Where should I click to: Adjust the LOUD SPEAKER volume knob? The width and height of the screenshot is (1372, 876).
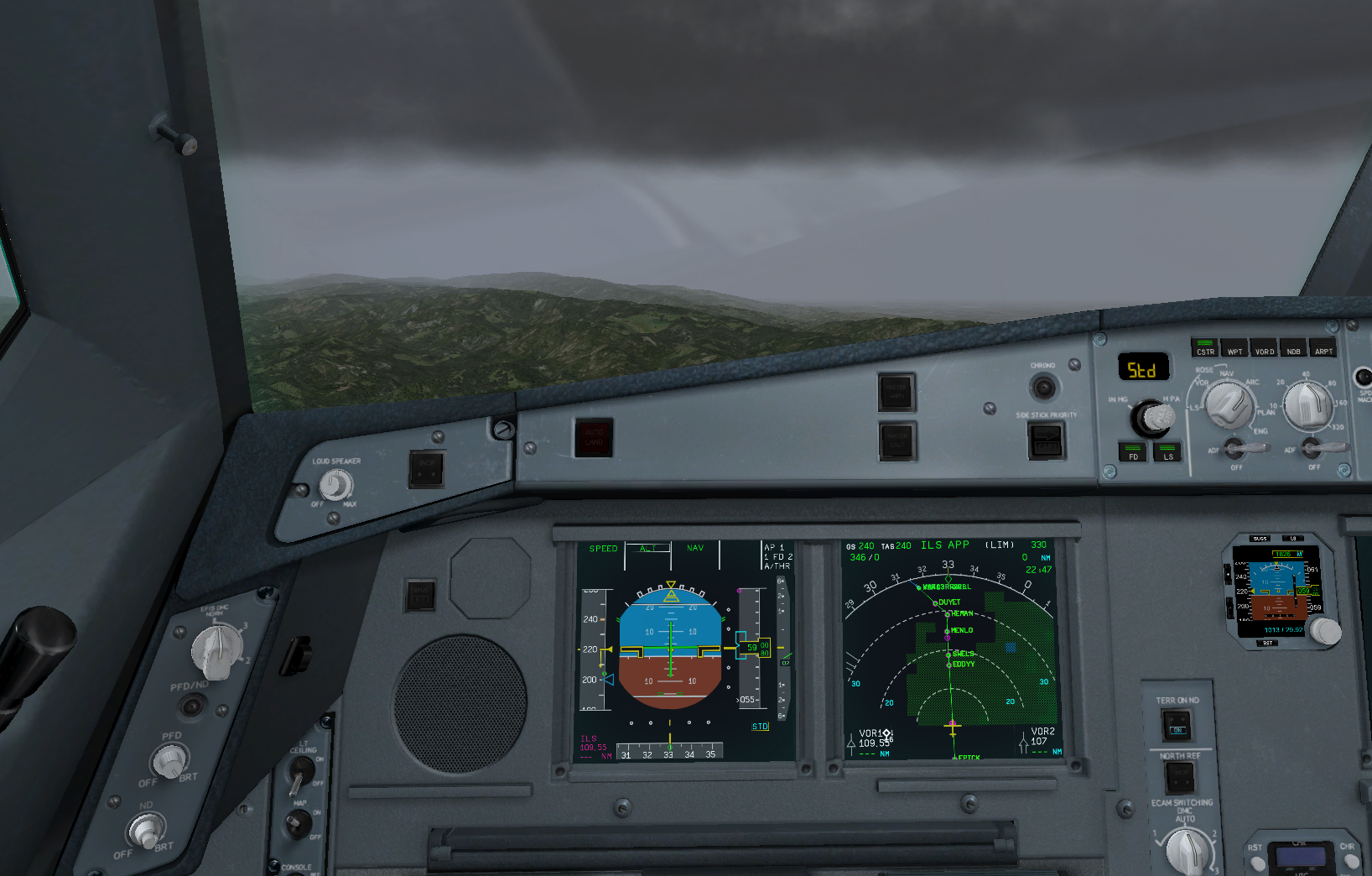(x=335, y=485)
